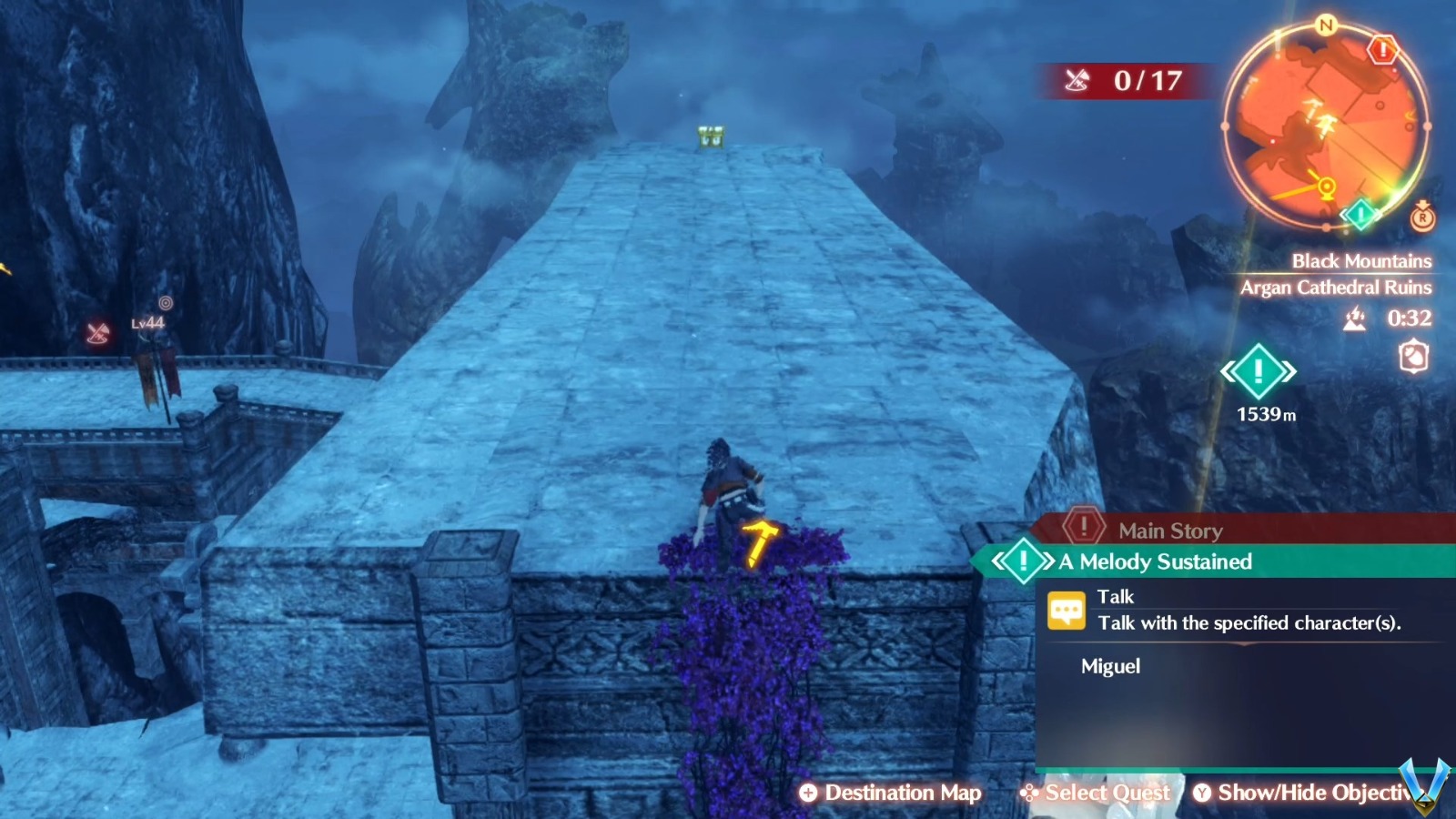Viewport: 1456px width, 819px height.
Task: Toggle the Main Story exclamation badge
Action: 1084,529
